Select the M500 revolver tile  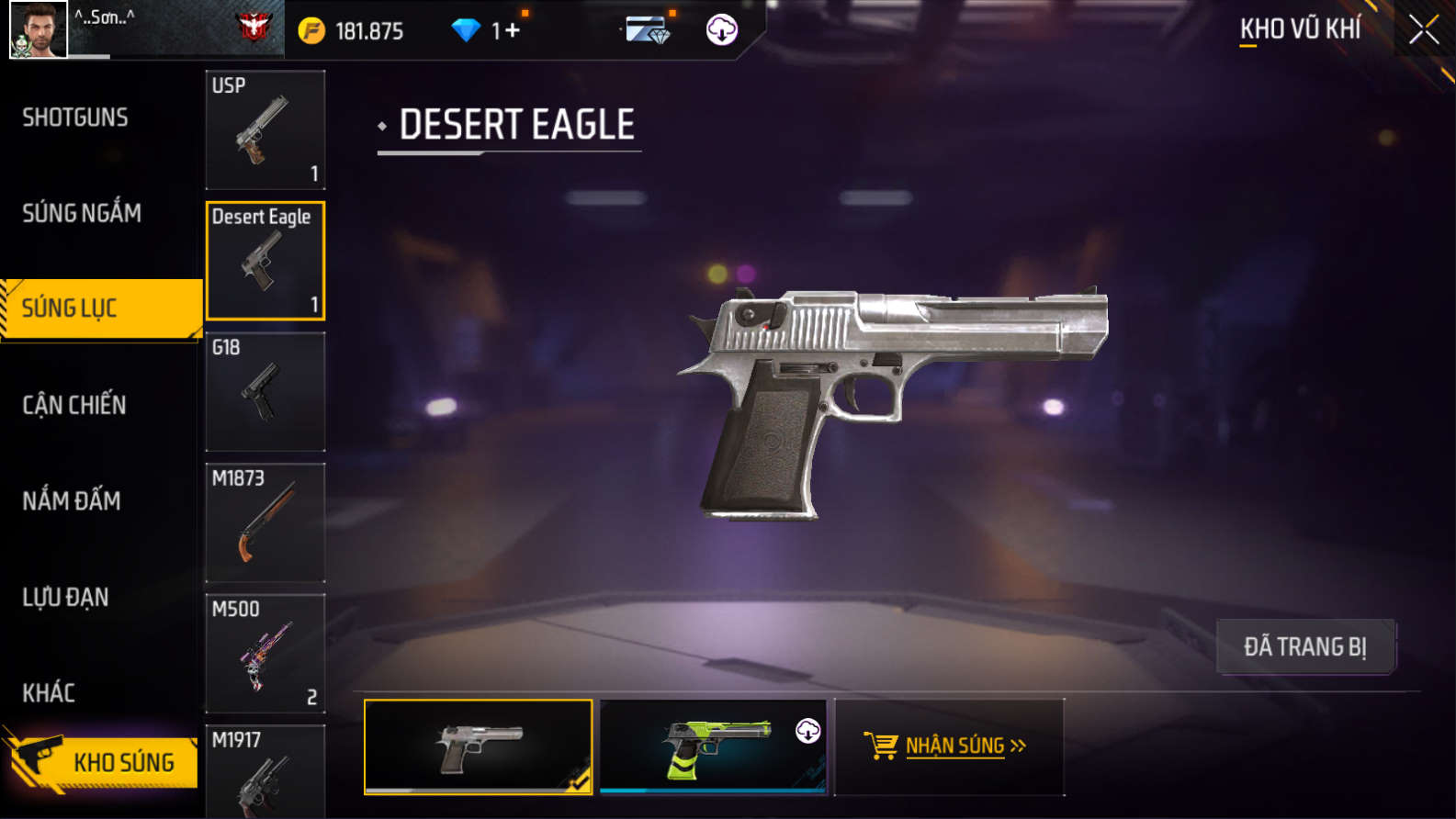point(265,654)
